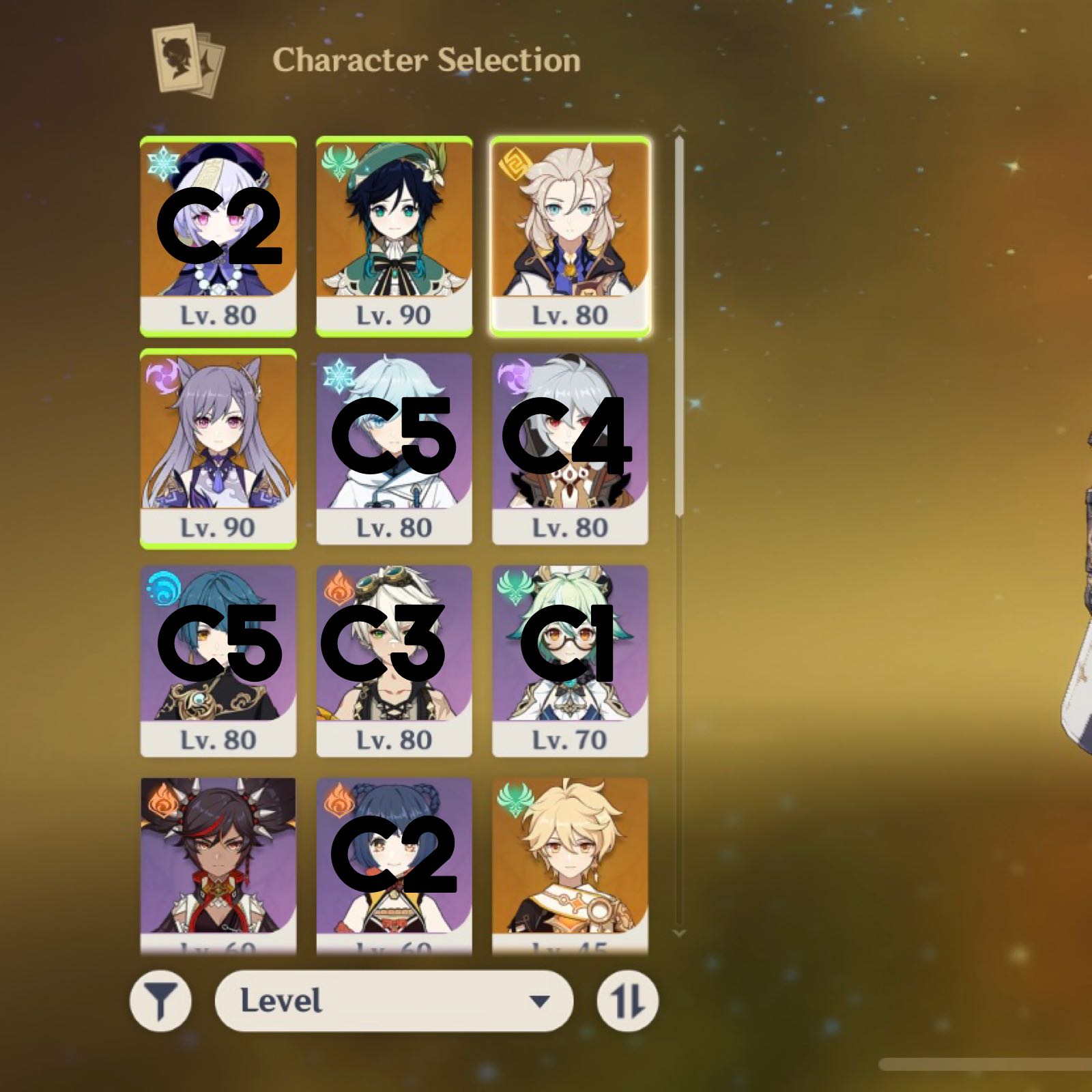Open the funnel filter button
The height and width of the screenshot is (1092, 1092).
[160, 1001]
